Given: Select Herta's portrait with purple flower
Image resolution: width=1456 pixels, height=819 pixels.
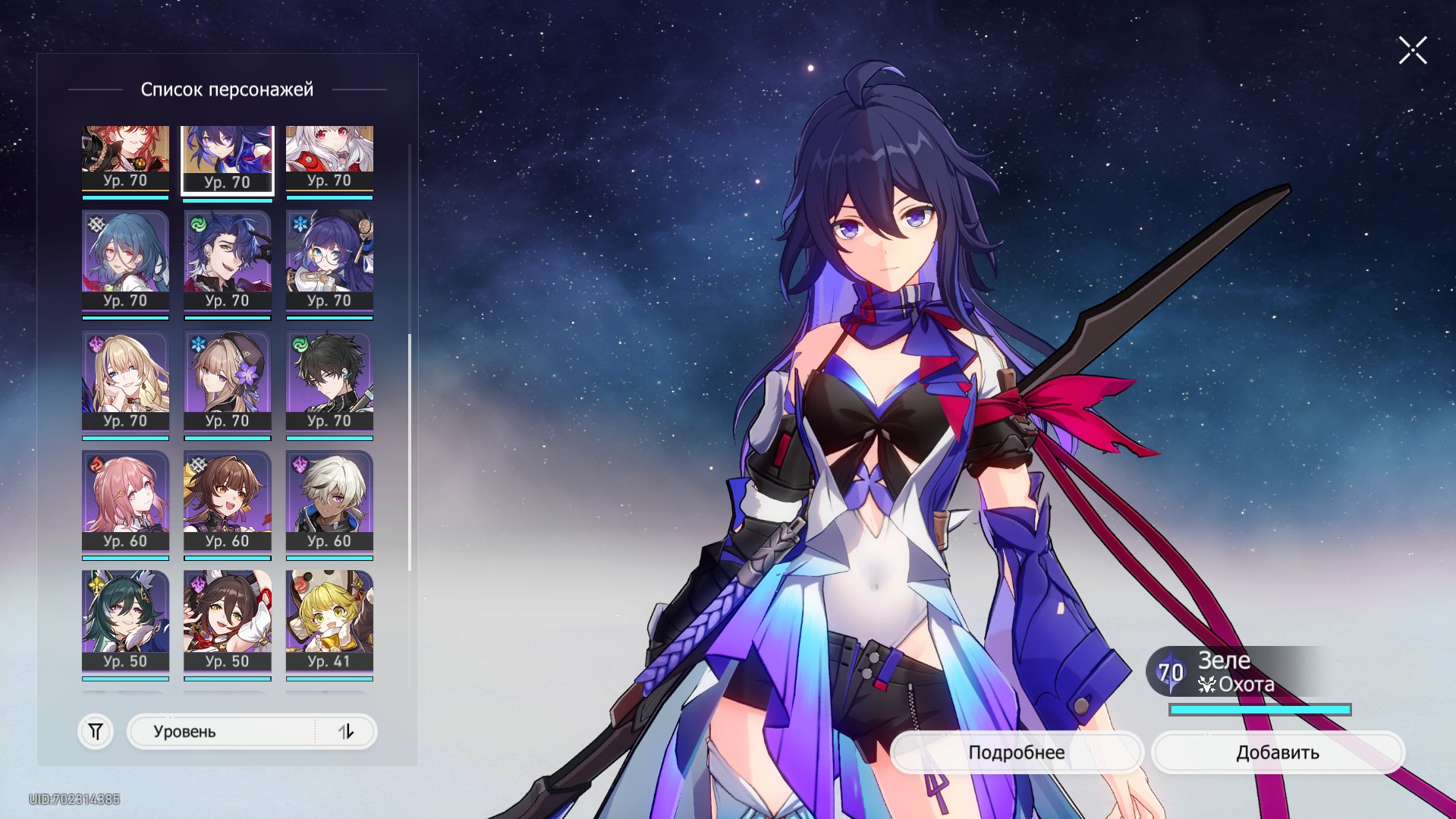Looking at the screenshot, I should [227, 381].
